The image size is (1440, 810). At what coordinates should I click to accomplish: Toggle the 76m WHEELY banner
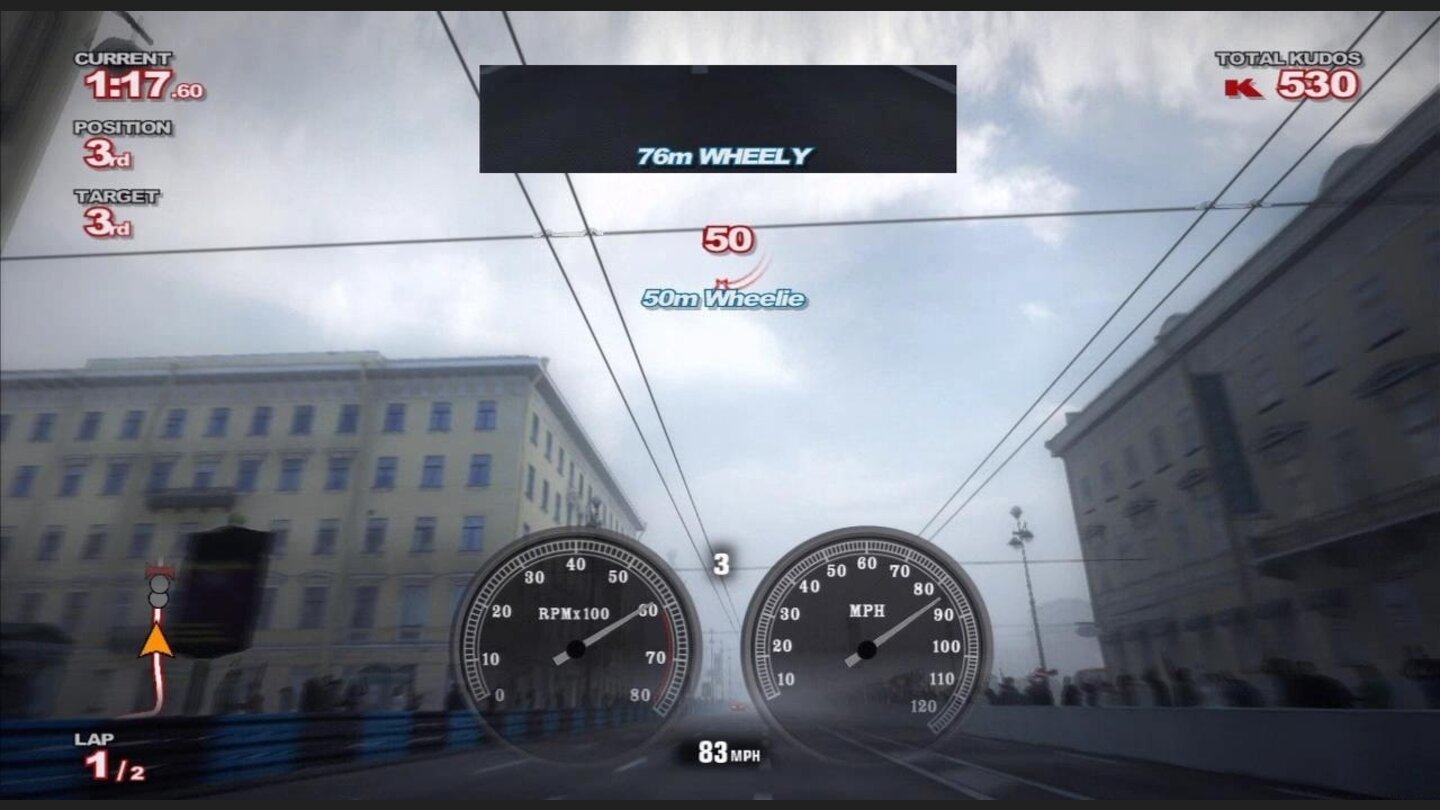coord(722,156)
